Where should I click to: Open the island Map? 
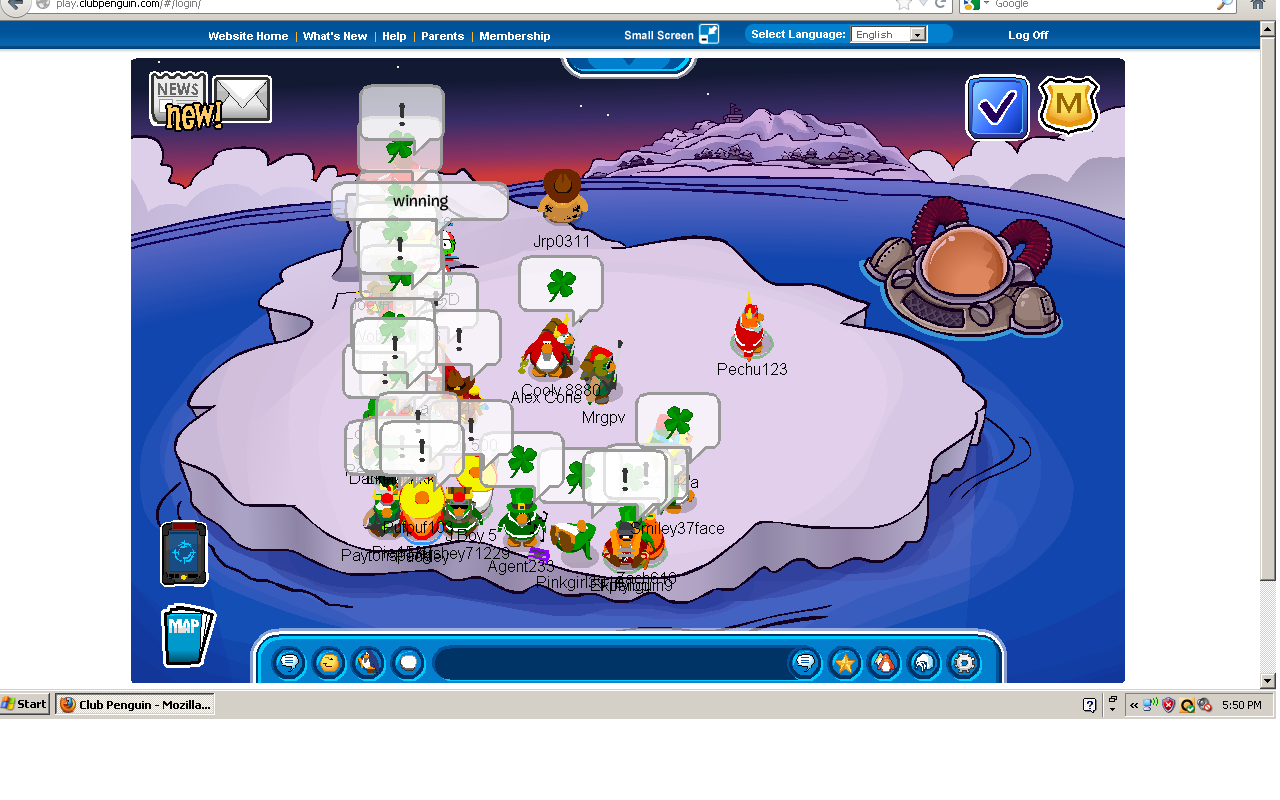pos(186,635)
